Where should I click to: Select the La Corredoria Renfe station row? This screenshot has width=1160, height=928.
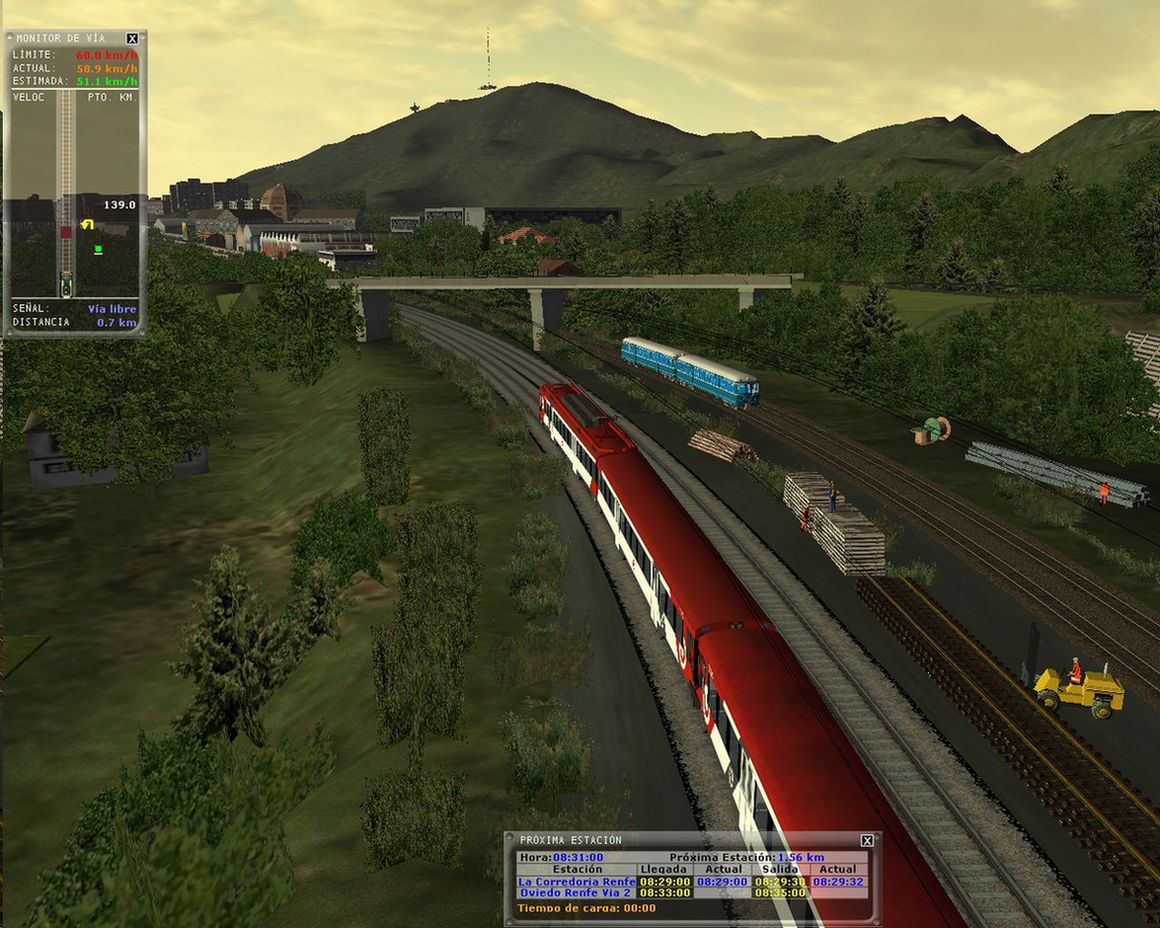coord(576,882)
